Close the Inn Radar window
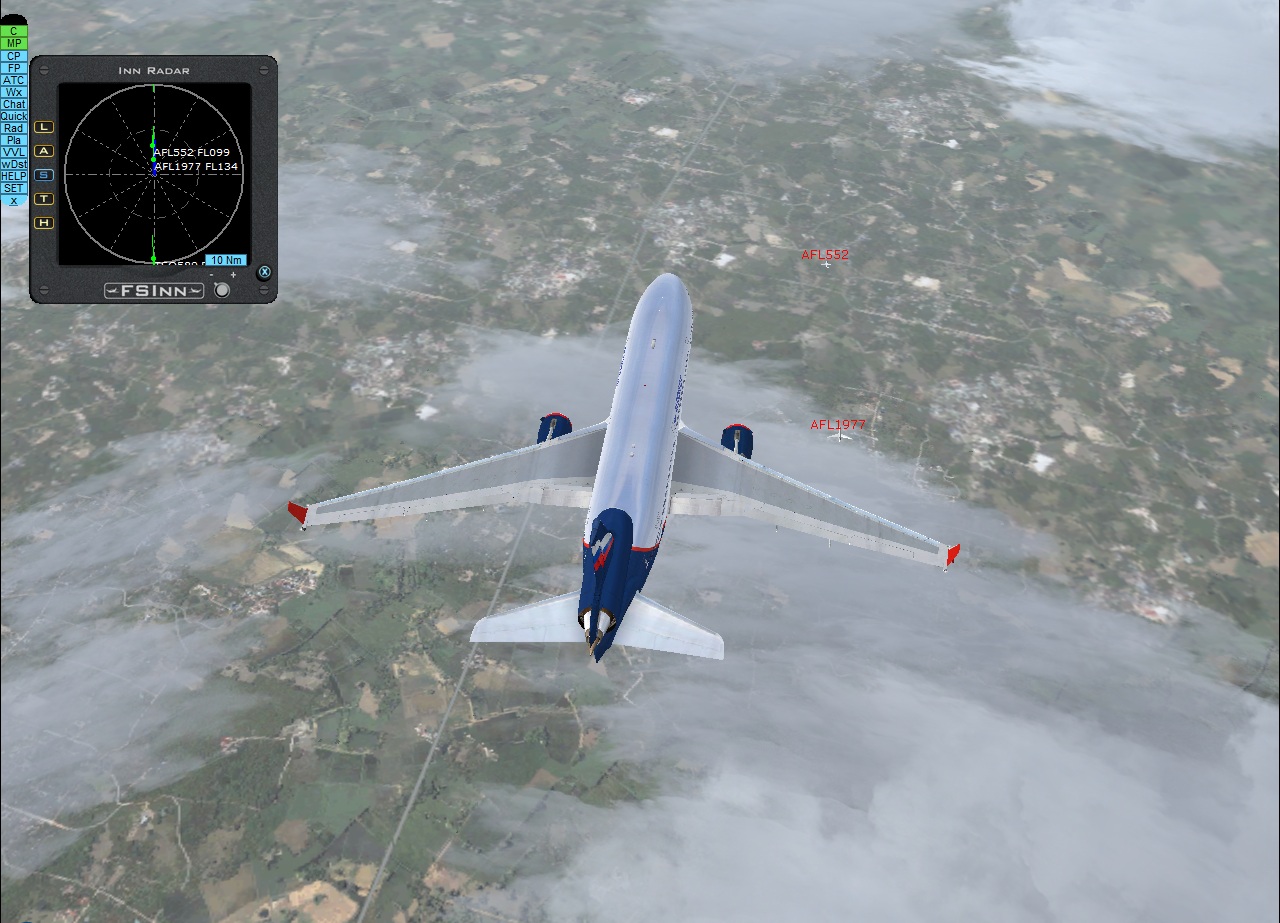The width and height of the screenshot is (1280, 923). point(264,272)
